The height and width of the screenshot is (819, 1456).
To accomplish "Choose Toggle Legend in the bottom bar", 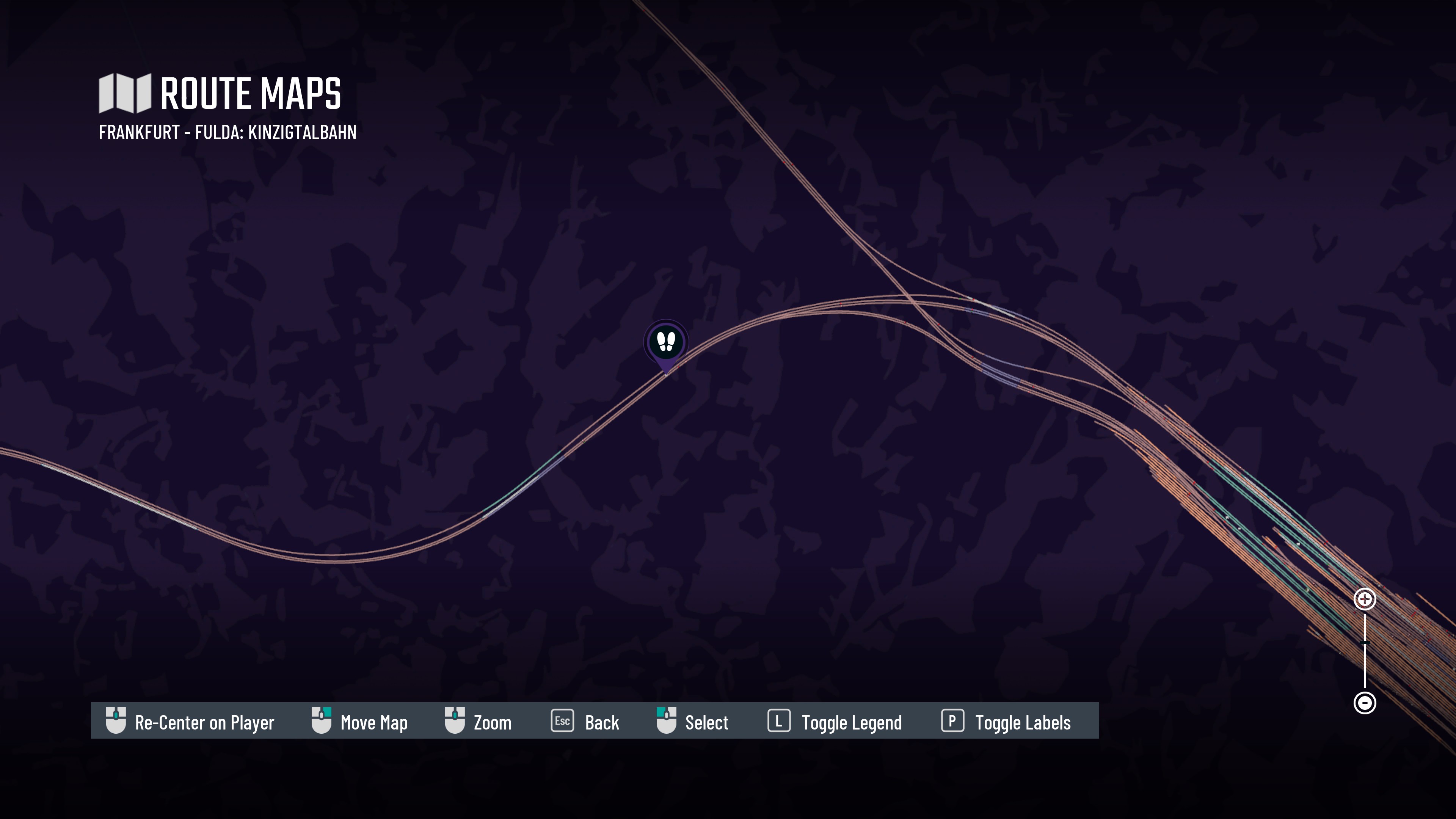I will [x=835, y=722].
